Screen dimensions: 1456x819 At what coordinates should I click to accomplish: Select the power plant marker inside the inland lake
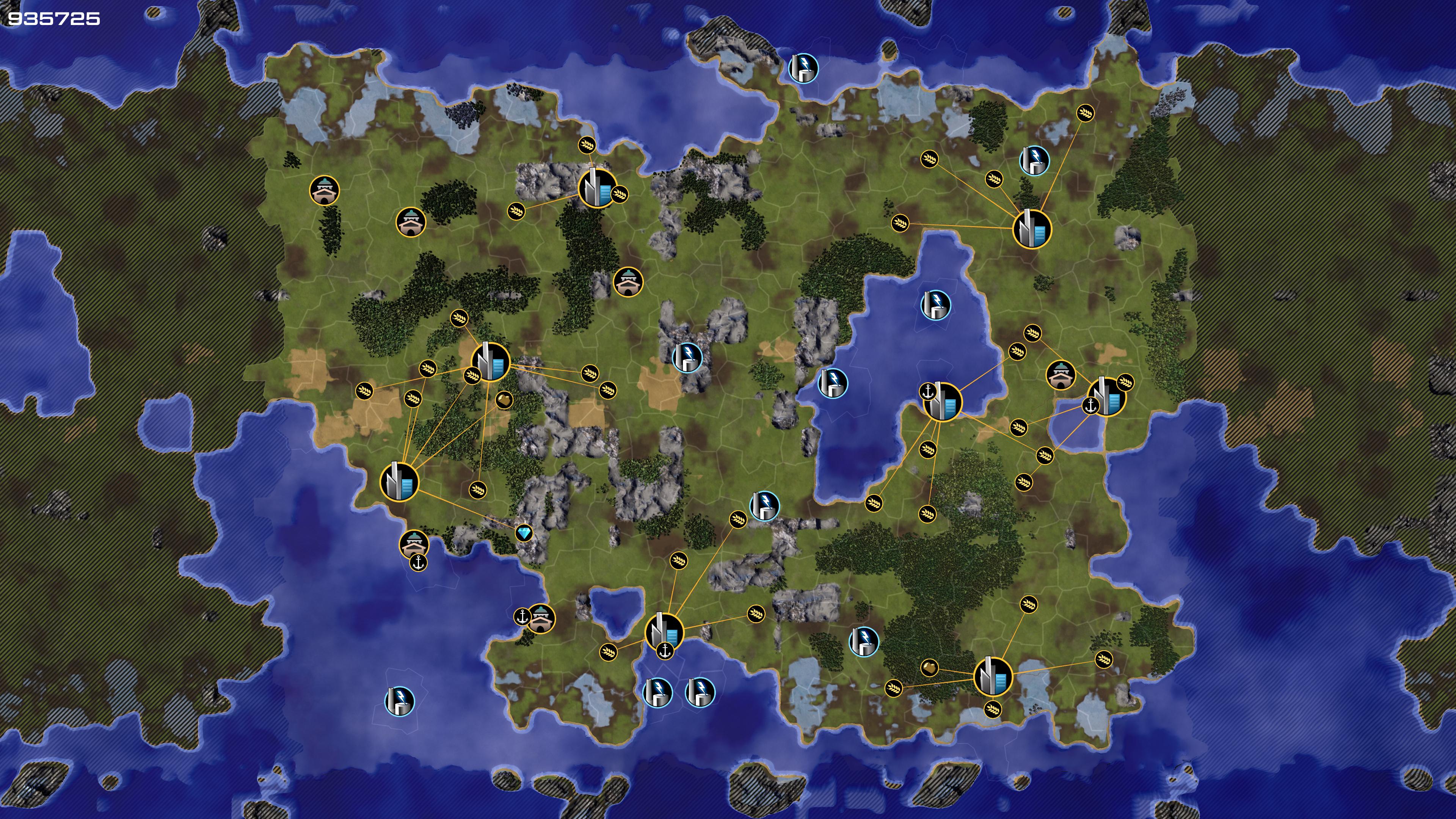tap(935, 305)
